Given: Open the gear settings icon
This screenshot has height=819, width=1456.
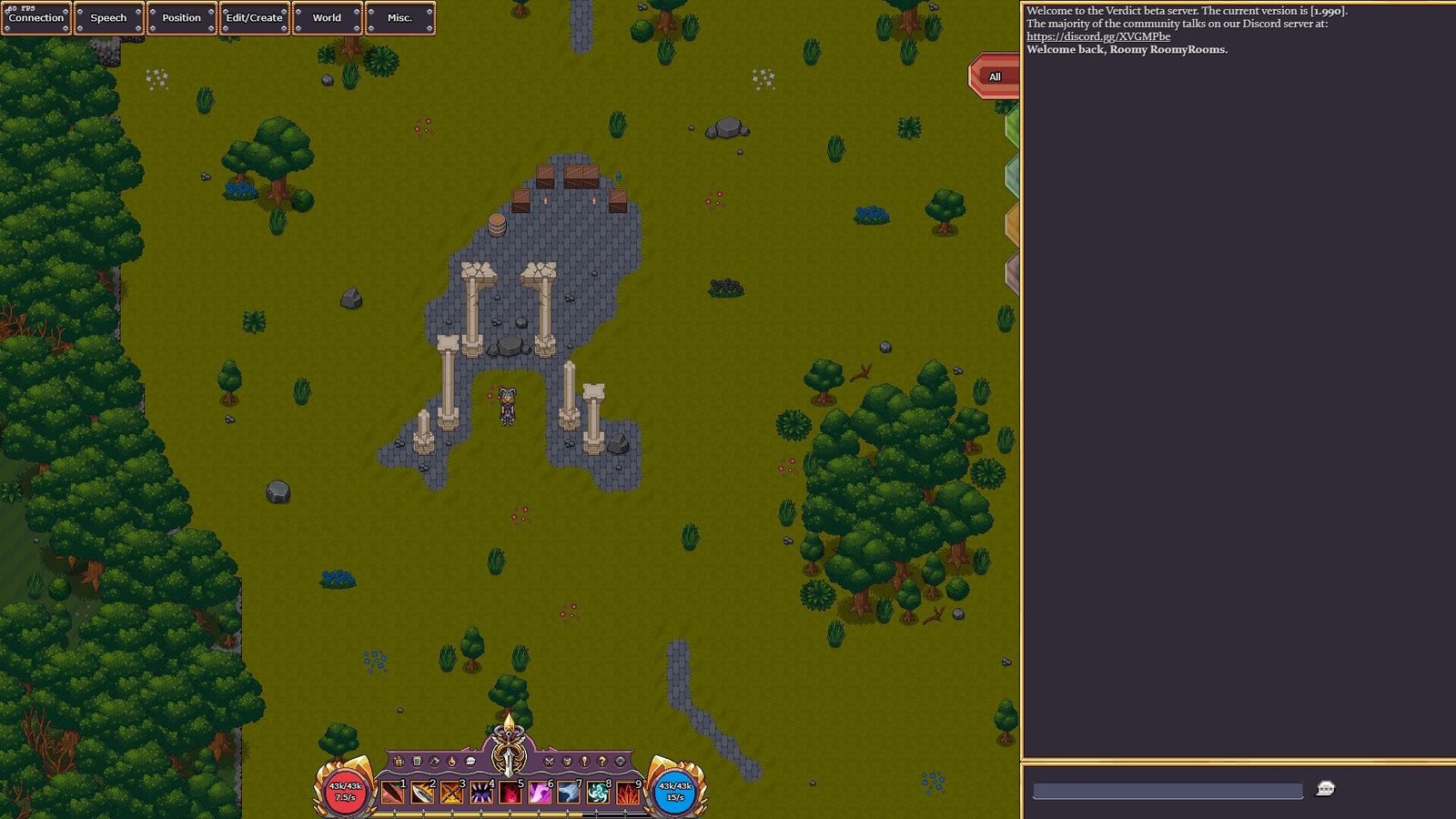Looking at the screenshot, I should tap(621, 761).
